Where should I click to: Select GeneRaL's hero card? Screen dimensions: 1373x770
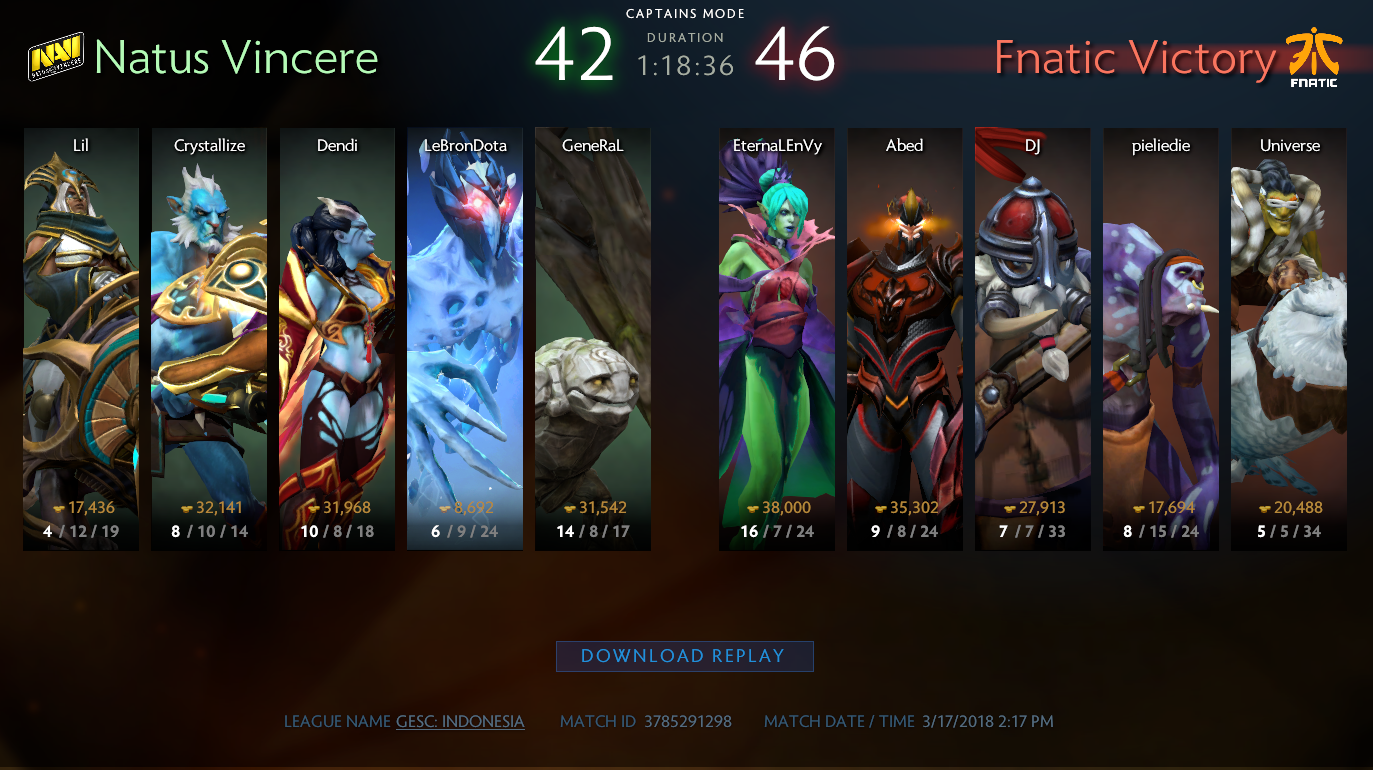tap(593, 338)
